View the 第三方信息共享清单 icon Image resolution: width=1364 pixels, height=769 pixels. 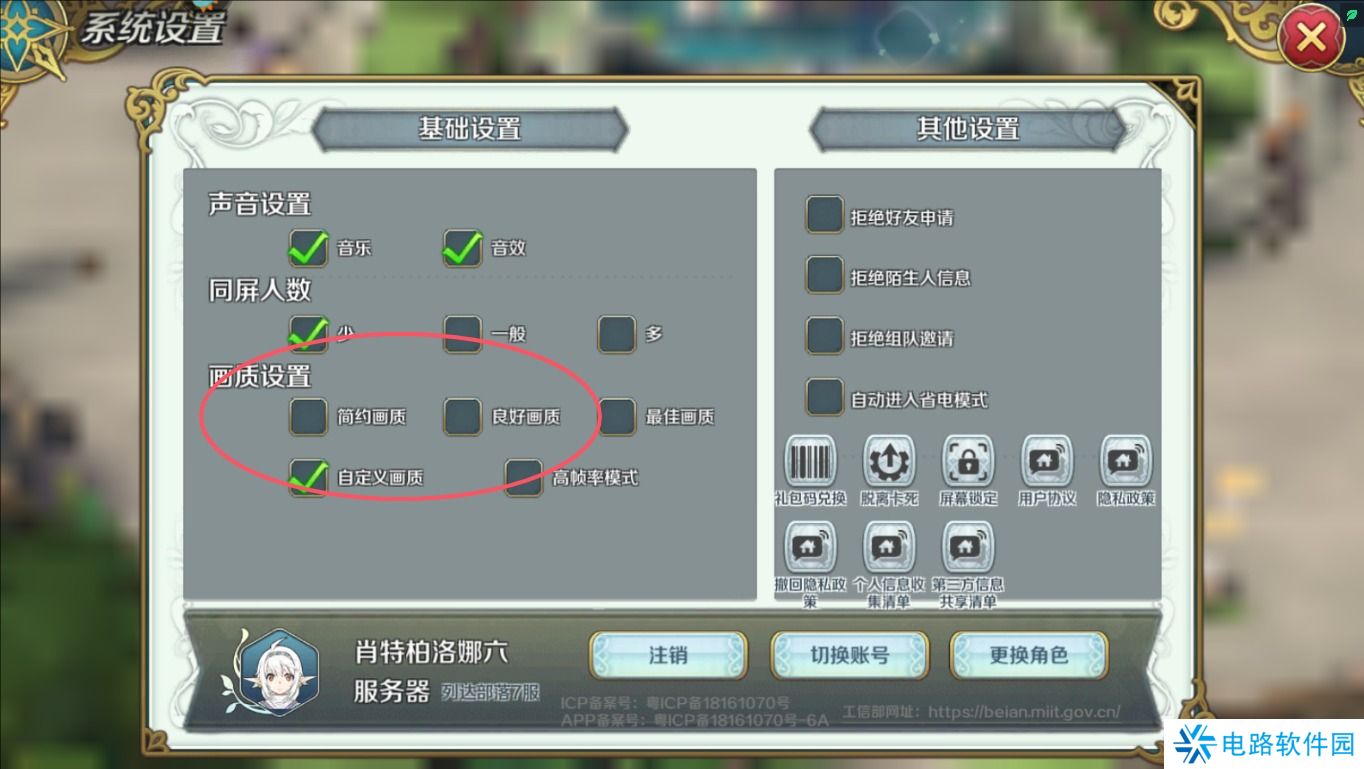tap(967, 545)
